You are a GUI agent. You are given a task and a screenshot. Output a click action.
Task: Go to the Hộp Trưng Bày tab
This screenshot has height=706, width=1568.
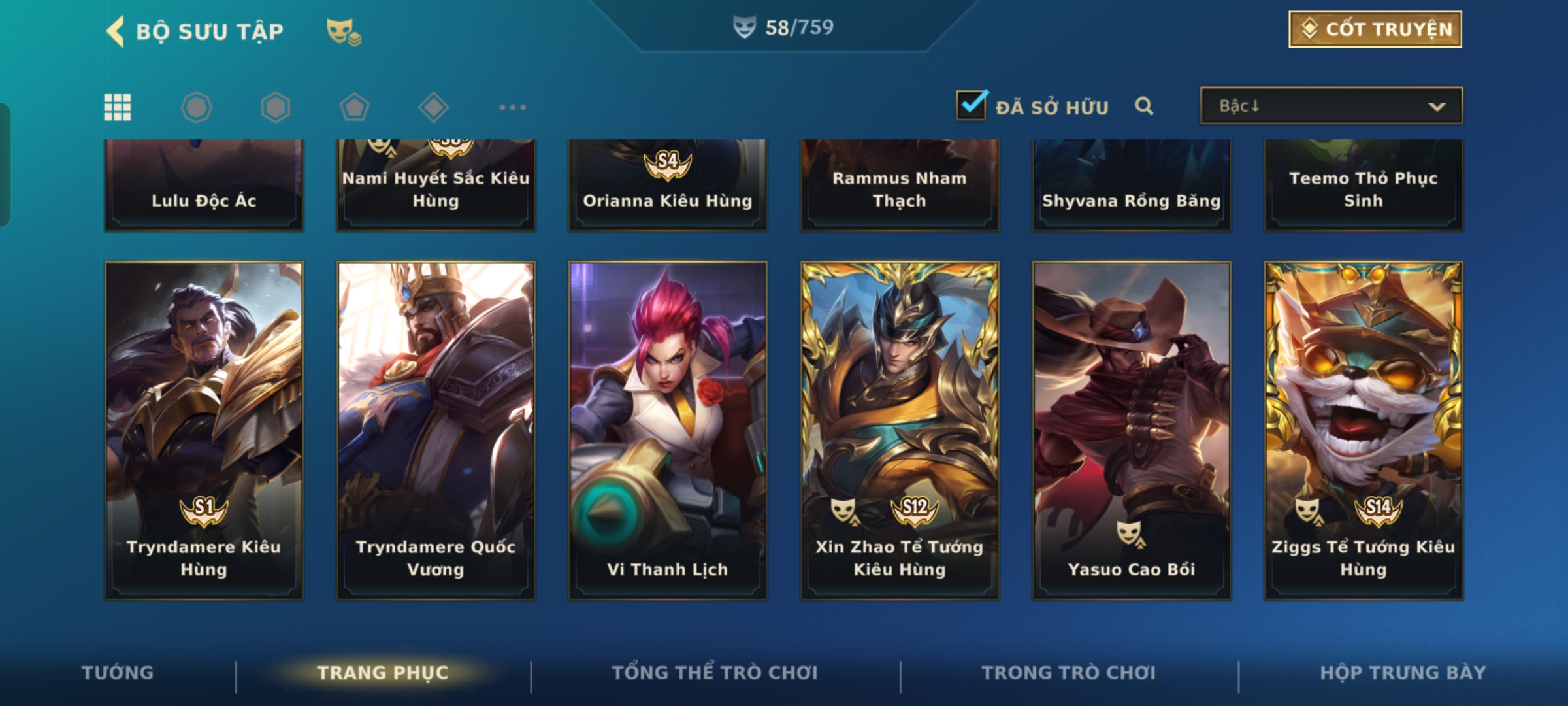tap(1403, 673)
